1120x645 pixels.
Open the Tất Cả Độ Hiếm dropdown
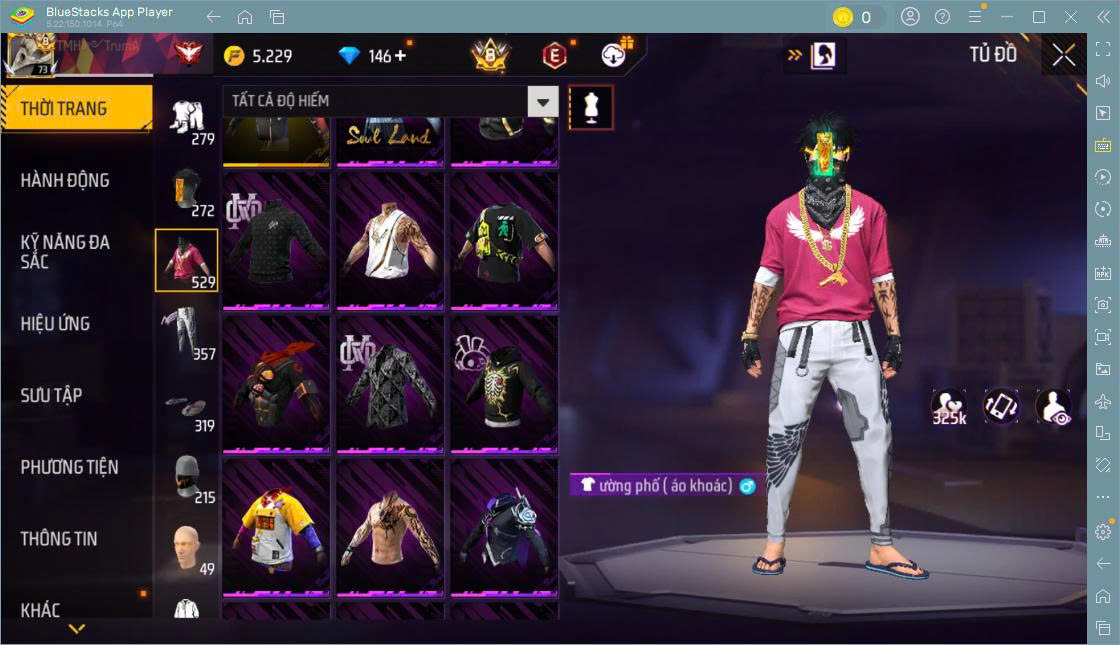543,101
